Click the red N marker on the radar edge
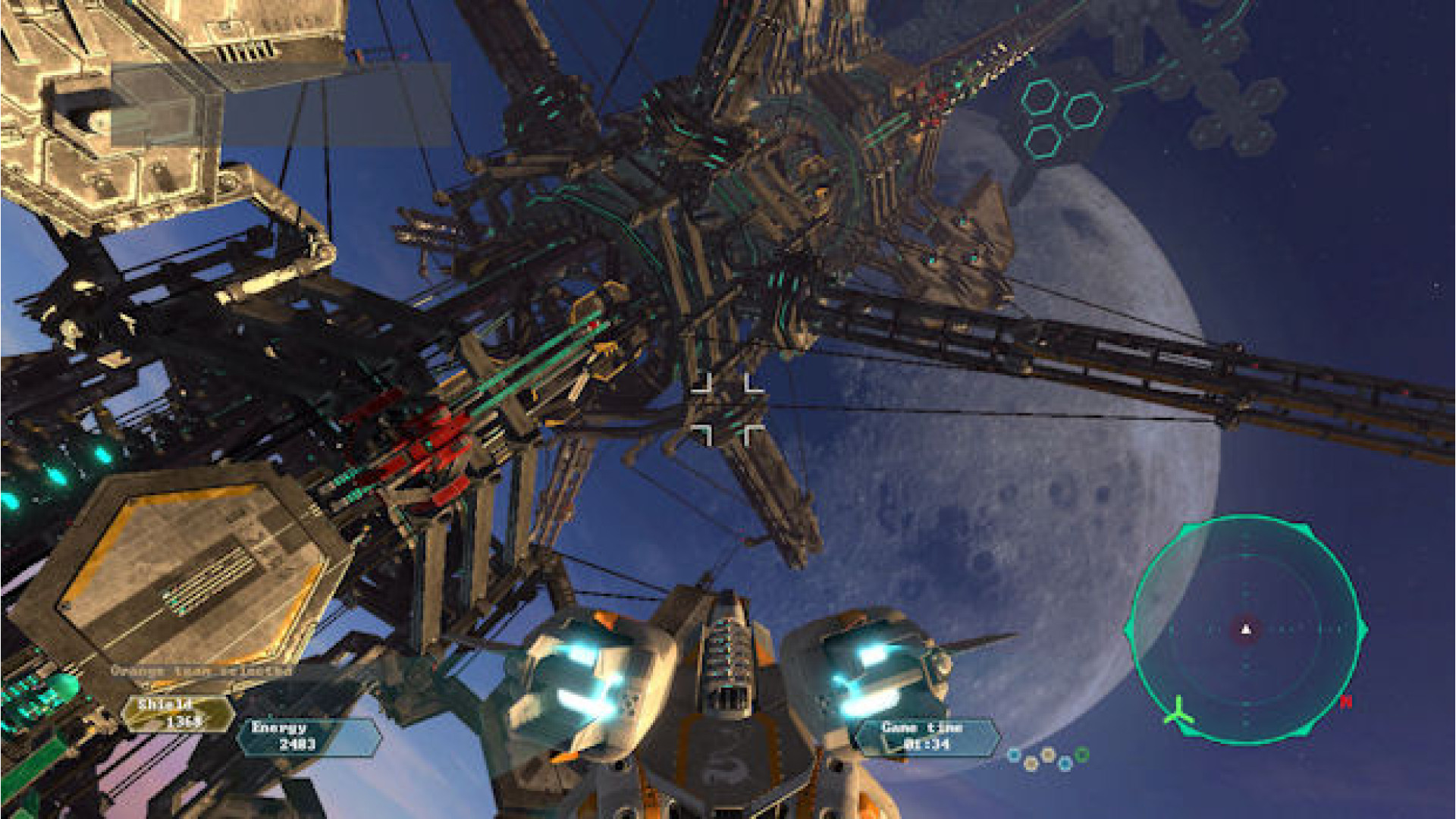The image size is (1456, 819). [x=1346, y=701]
